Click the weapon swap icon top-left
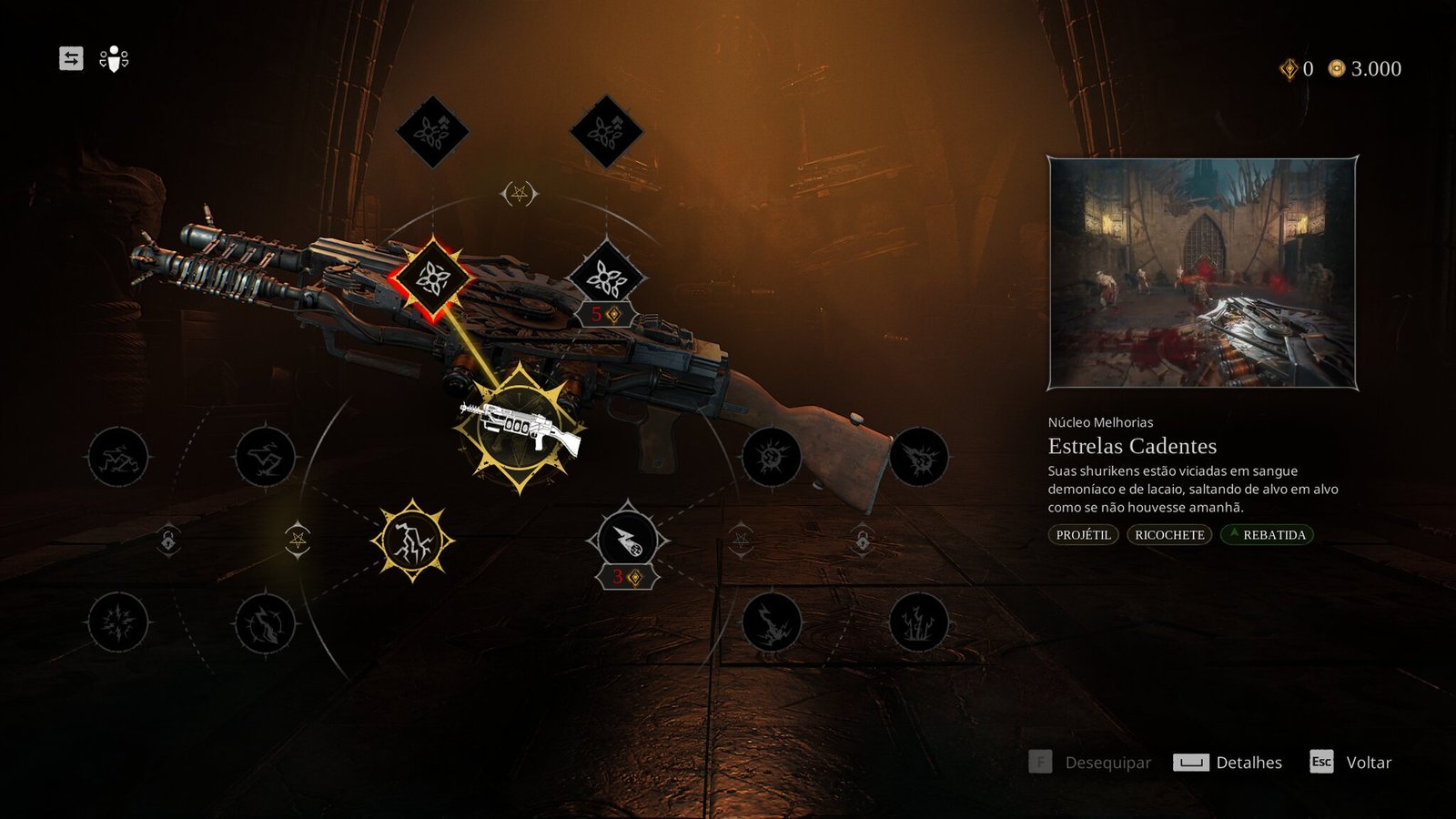Viewport: 1456px width, 819px height. [x=73, y=59]
